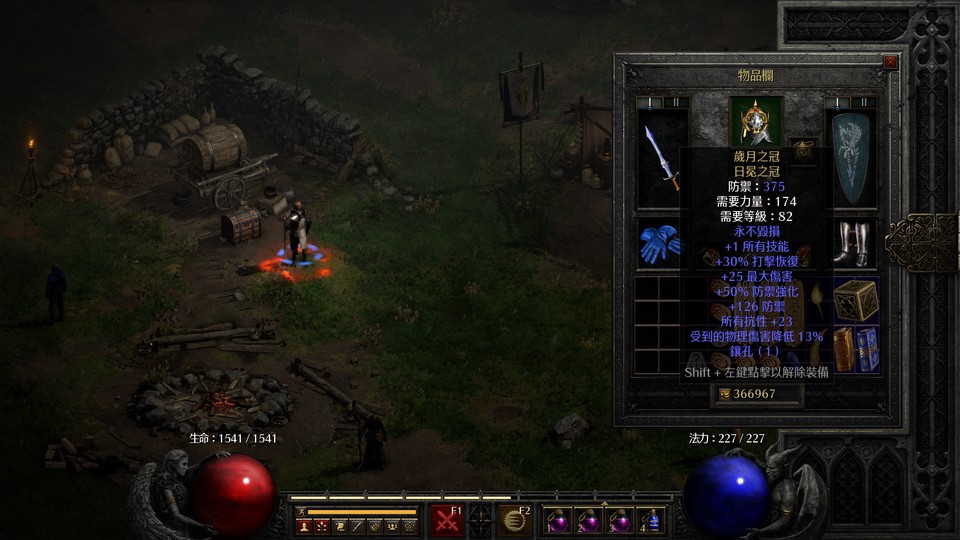Use the purple potion in belt slot 3
The height and width of the screenshot is (540, 960).
[621, 521]
